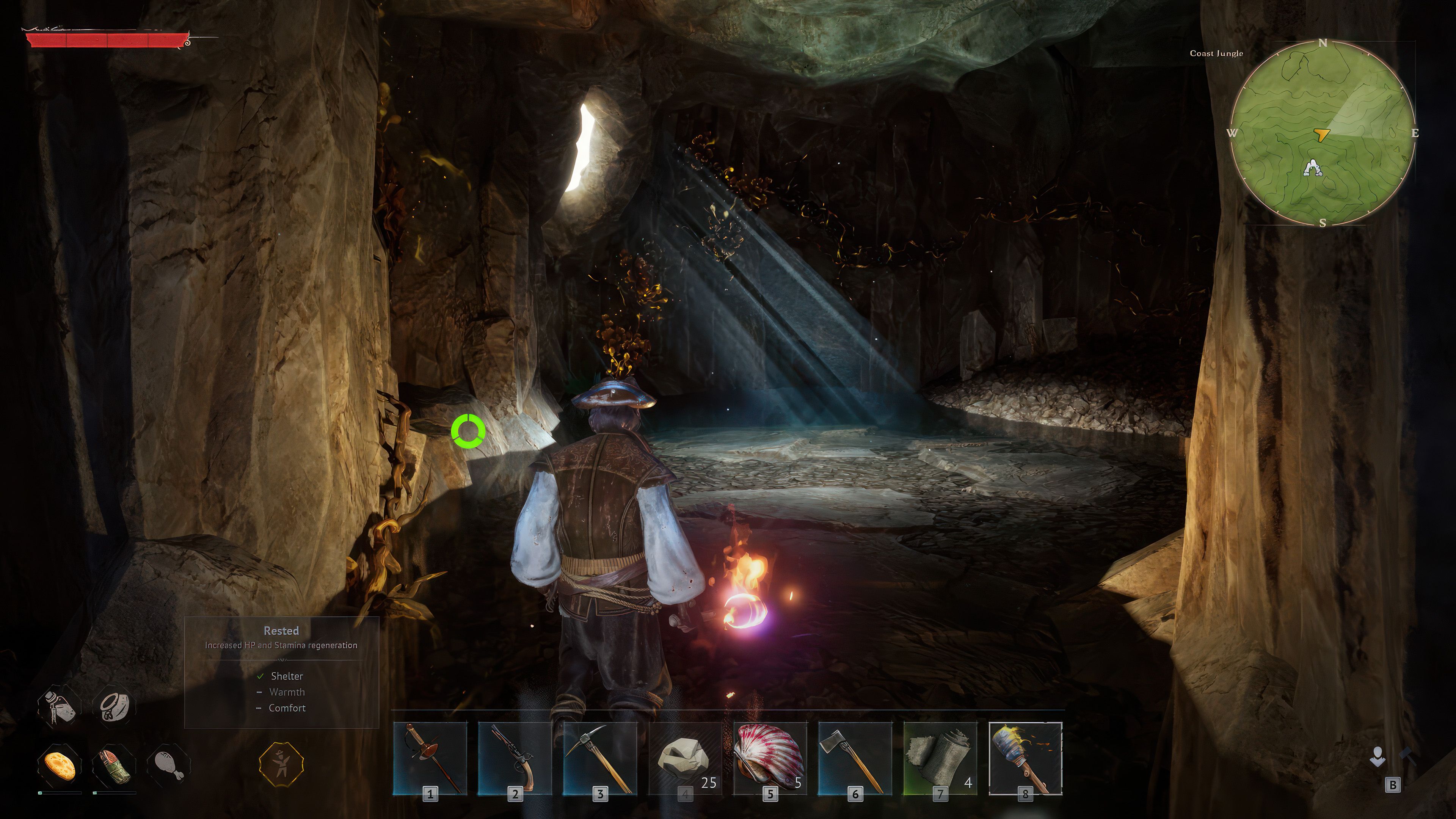The width and height of the screenshot is (1456, 819).
Task: Select the torch hotbar slot
Action: (x=1025, y=758)
